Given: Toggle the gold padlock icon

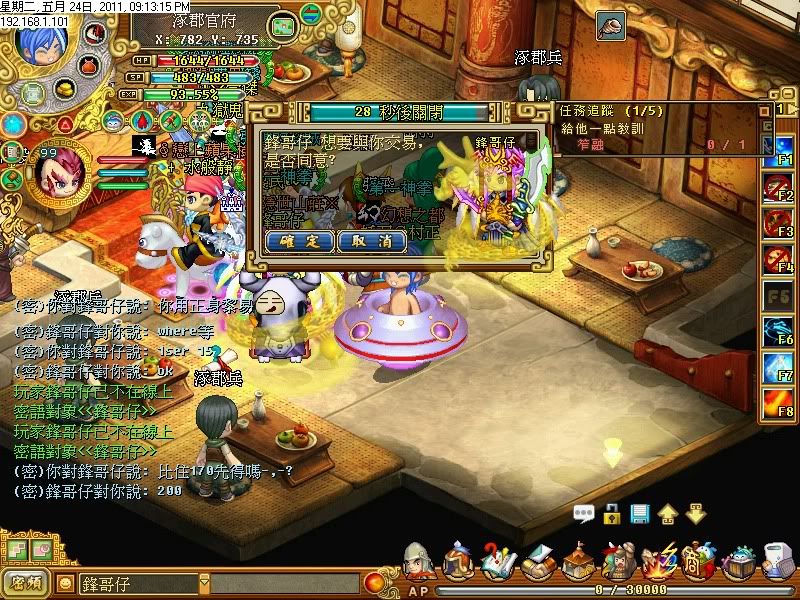Looking at the screenshot, I should tap(612, 514).
